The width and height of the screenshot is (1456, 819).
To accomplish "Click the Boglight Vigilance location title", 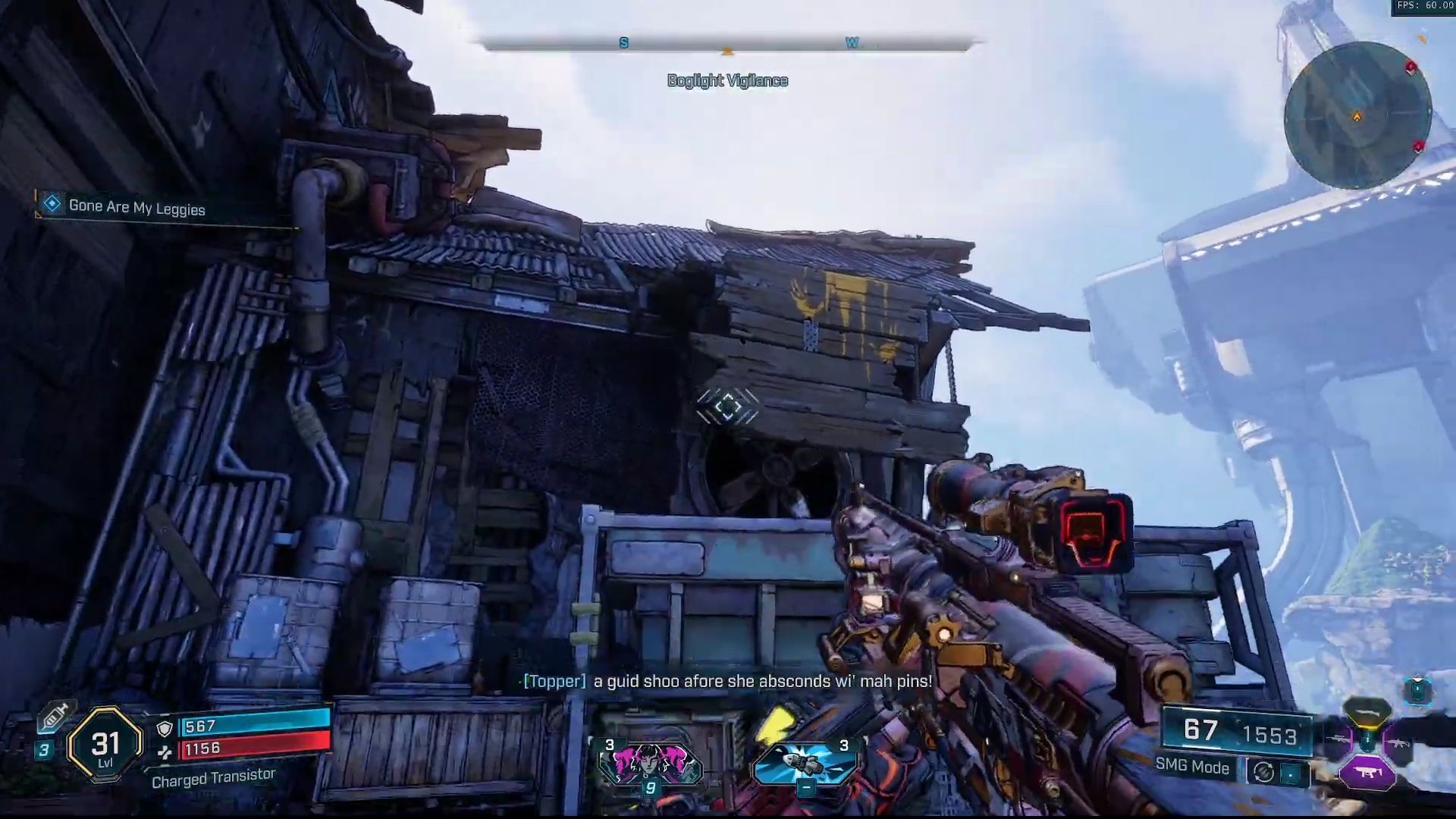I will (x=726, y=80).
